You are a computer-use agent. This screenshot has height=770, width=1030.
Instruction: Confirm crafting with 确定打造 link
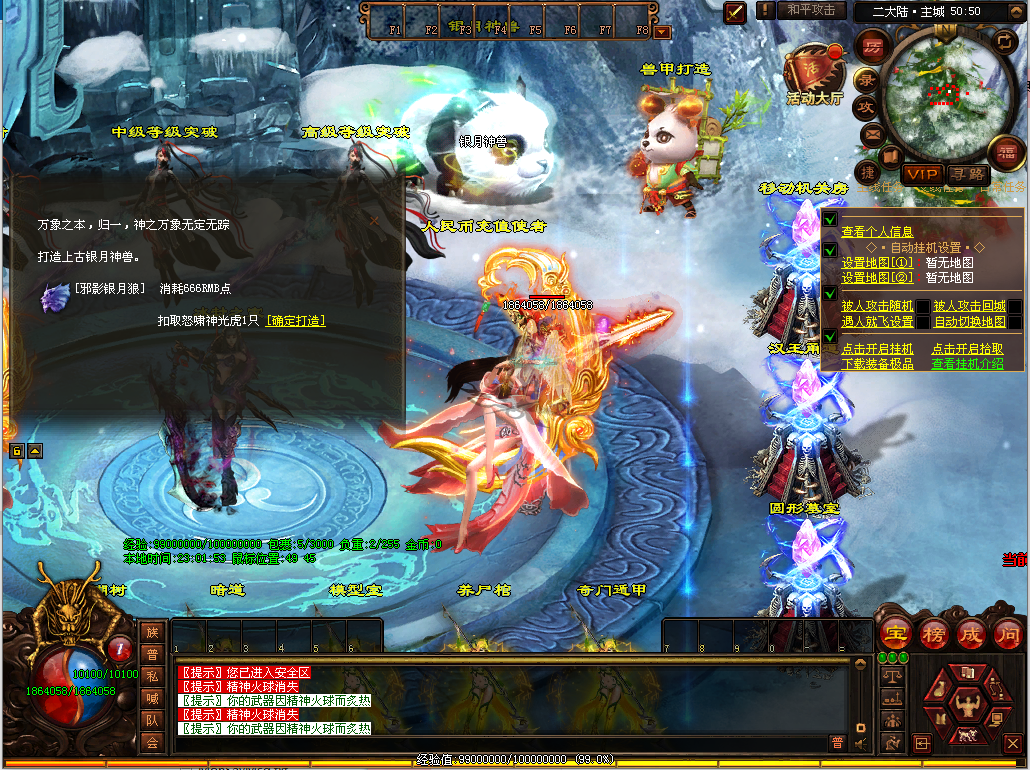pos(296,321)
